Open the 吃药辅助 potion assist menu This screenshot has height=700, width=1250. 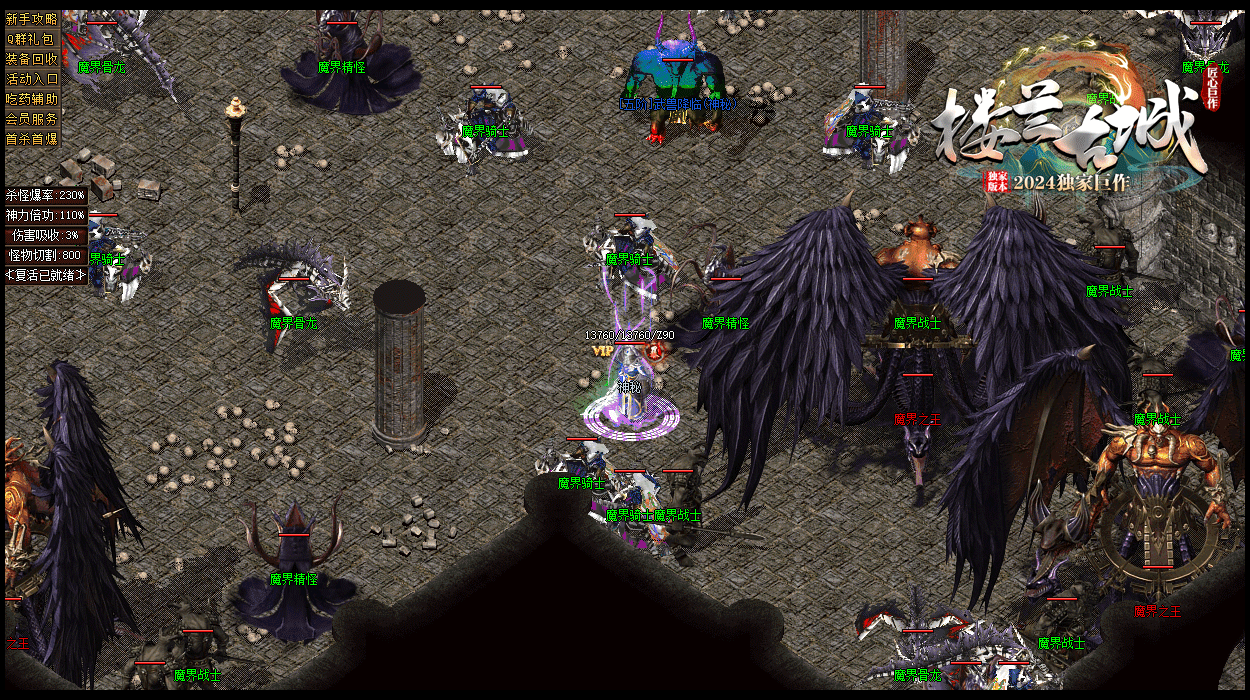coord(32,99)
